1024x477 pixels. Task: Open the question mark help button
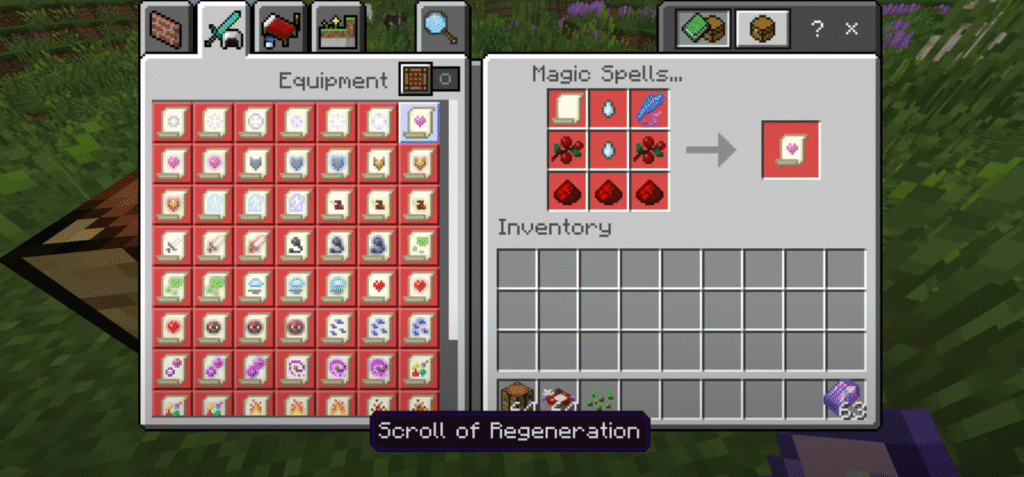coord(818,29)
